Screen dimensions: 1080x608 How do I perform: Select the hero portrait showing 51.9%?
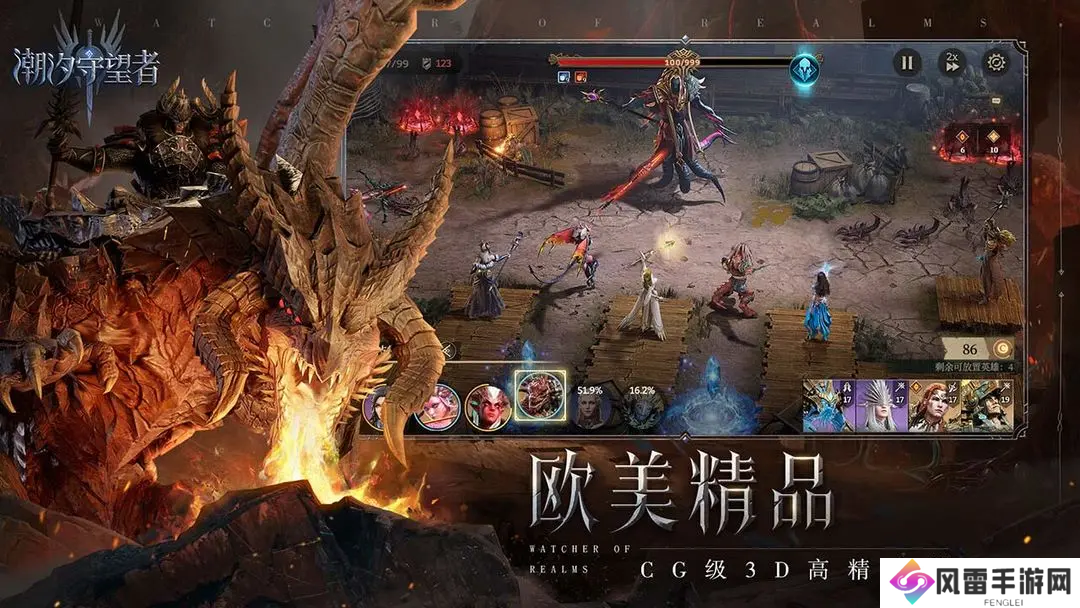591,410
